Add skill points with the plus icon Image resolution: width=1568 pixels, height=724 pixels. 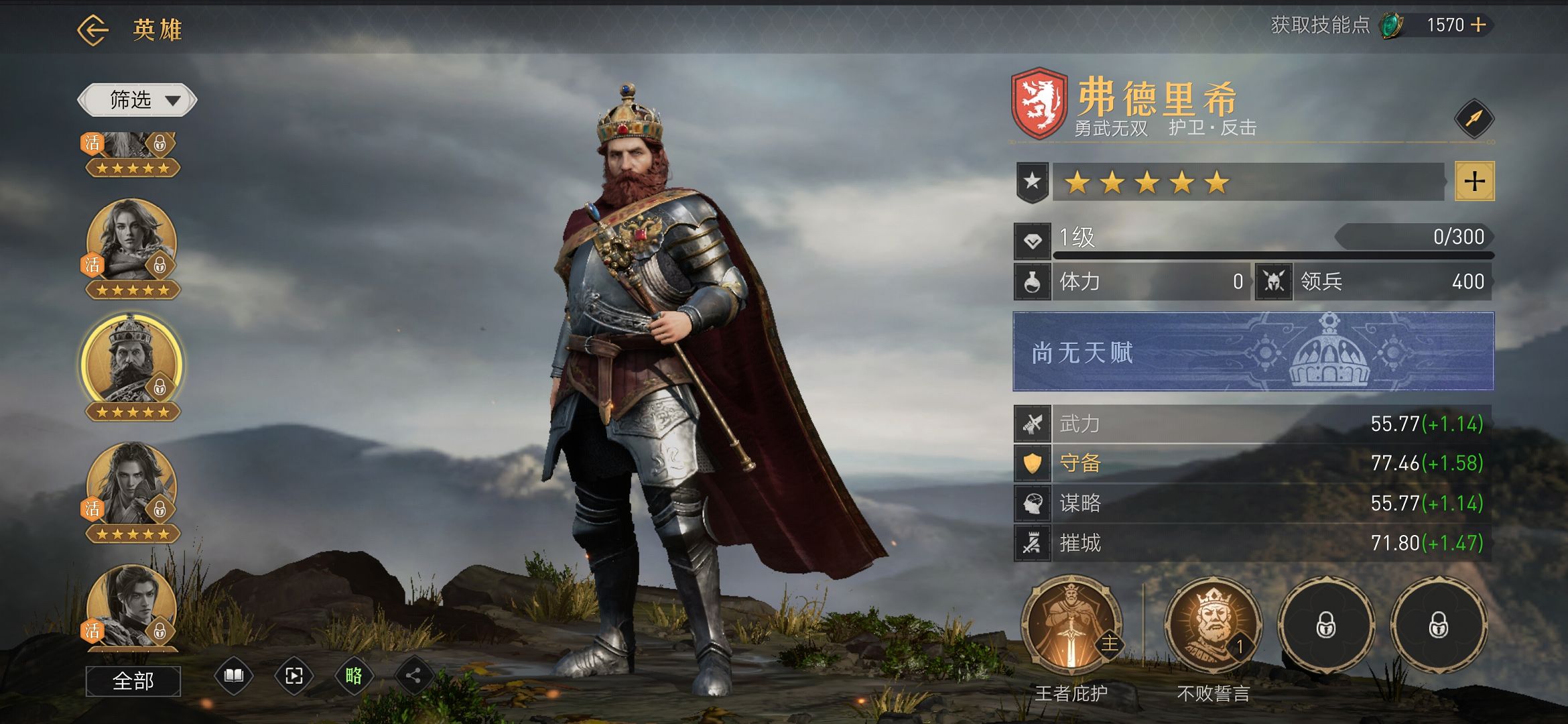(1478, 25)
